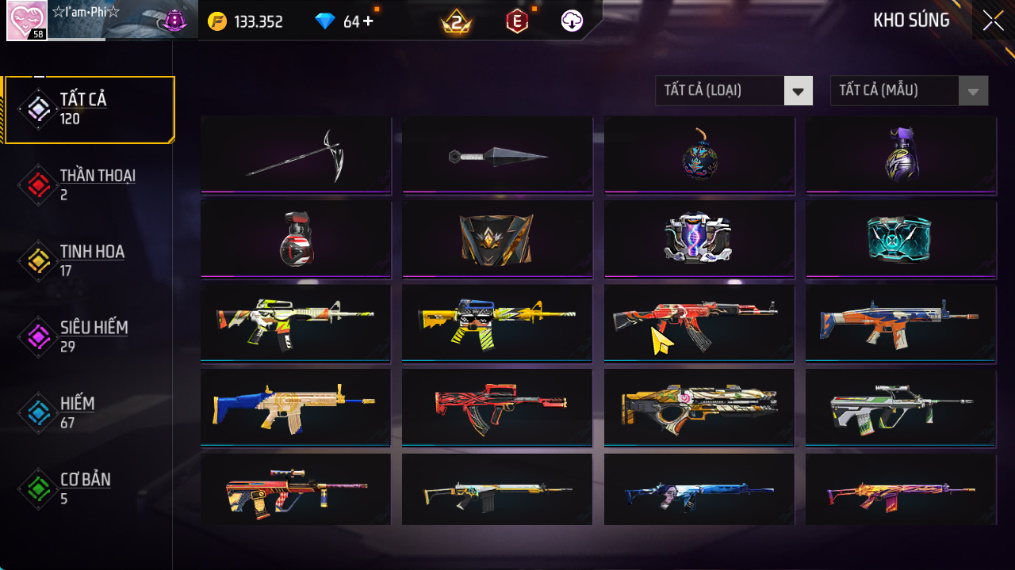Select the red AK rifle skin
The width and height of the screenshot is (1015, 570).
click(x=699, y=322)
